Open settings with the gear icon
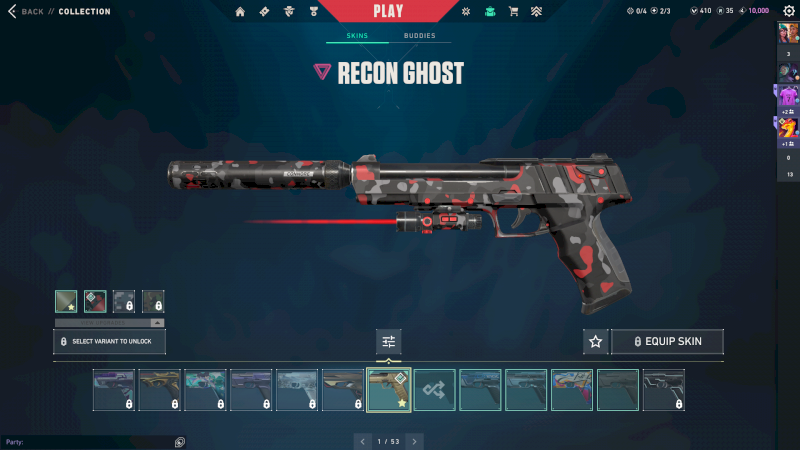The width and height of the screenshot is (800, 450). (x=788, y=11)
